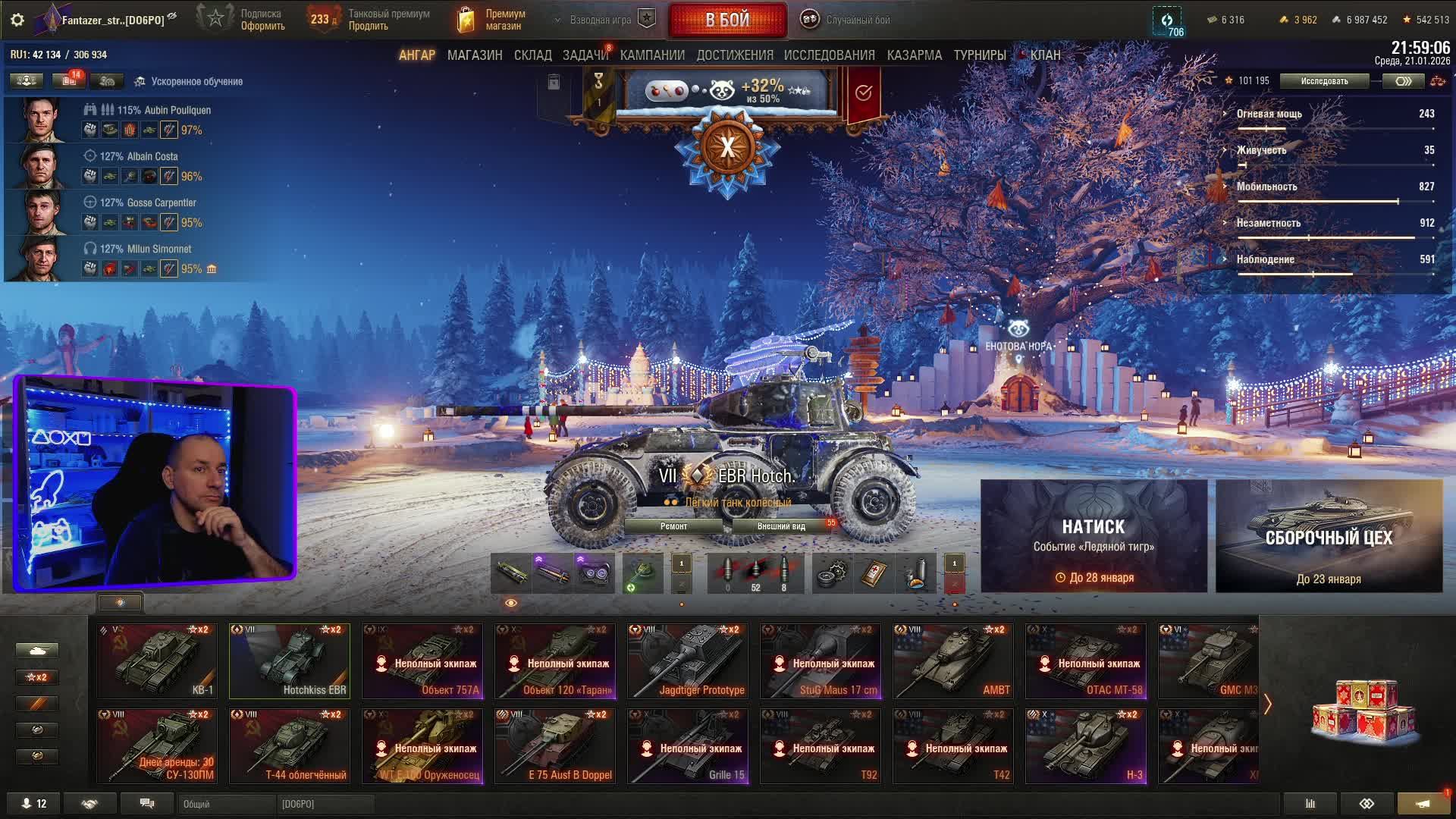Start battle with the В БОЙ button

[x=727, y=20]
